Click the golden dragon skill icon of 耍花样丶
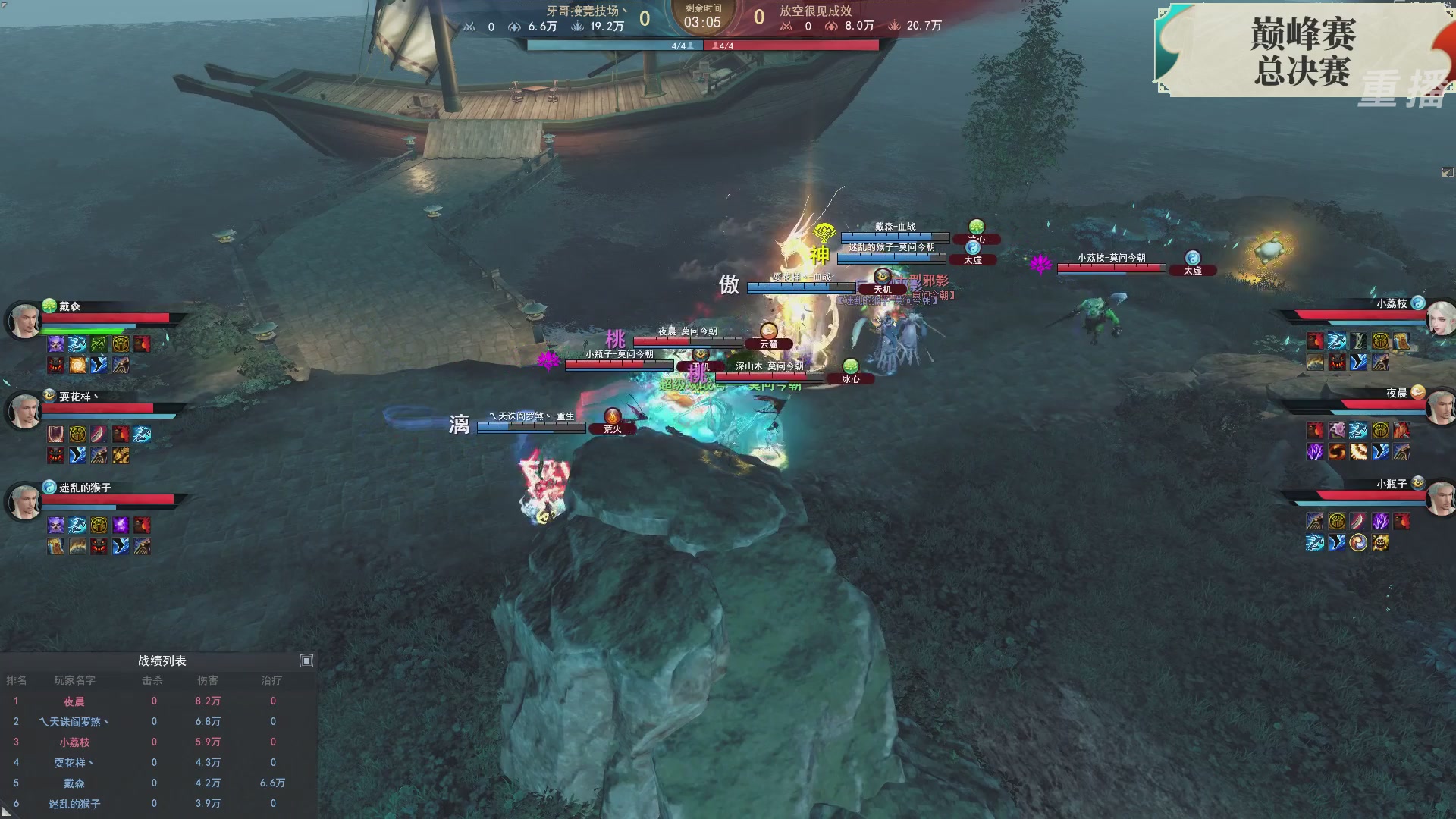This screenshot has height=819, width=1456. (x=121, y=457)
